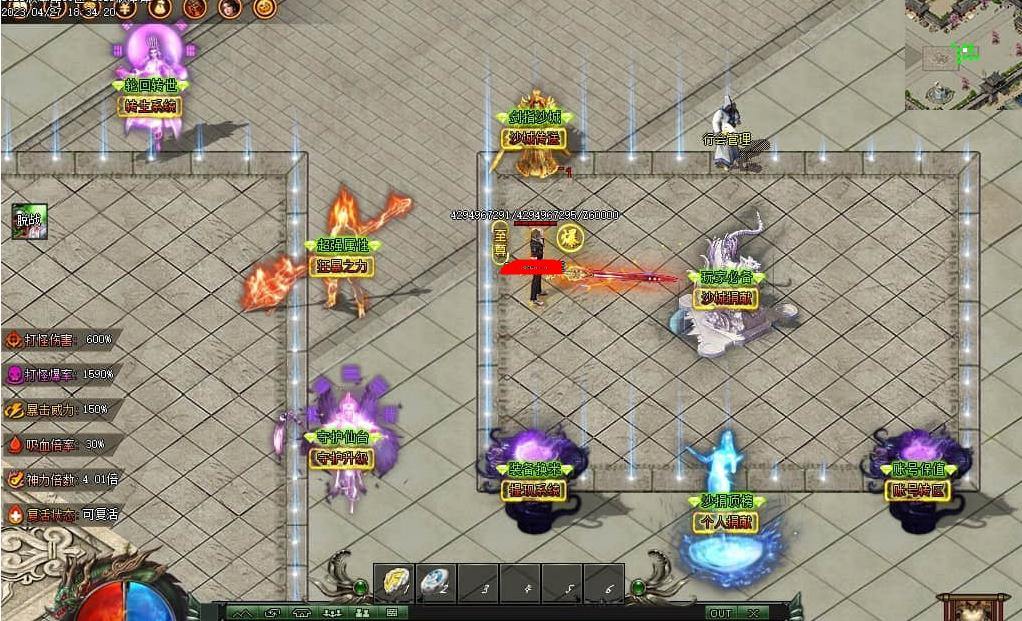Click the grid icon toolbar button
1022x621 pixels.
[x=391, y=612]
